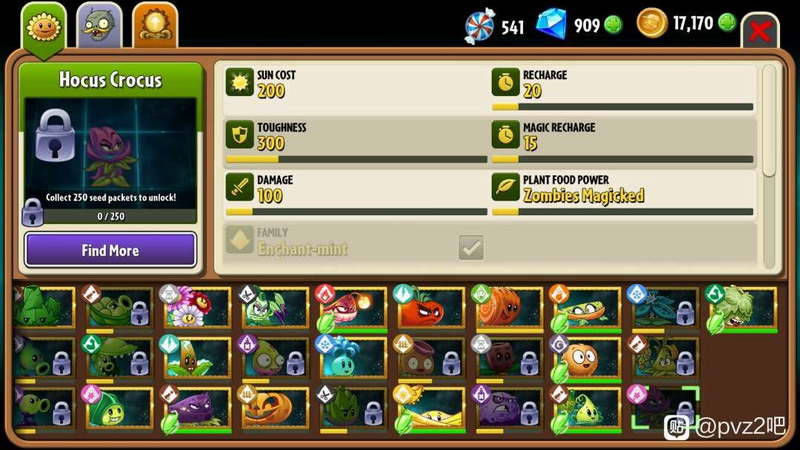Image resolution: width=800 pixels, height=450 pixels.
Task: Select the red tomato plant card
Action: 429,308
